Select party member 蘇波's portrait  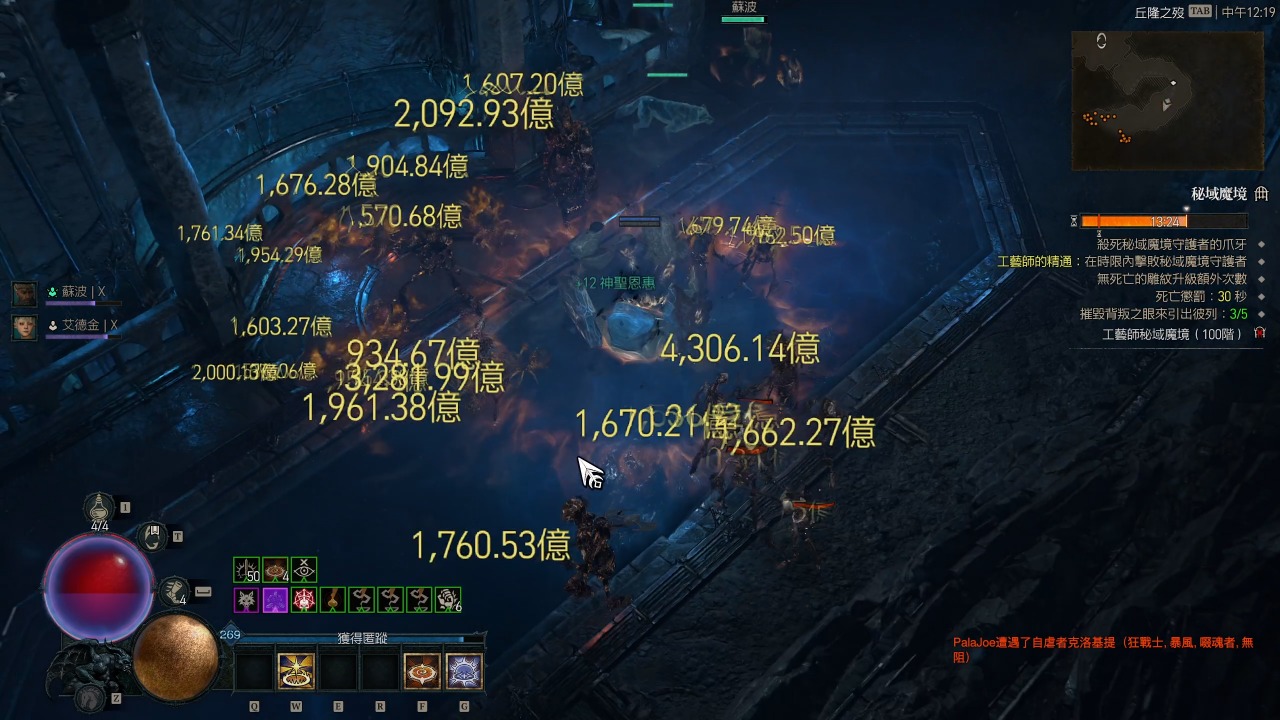point(25,293)
